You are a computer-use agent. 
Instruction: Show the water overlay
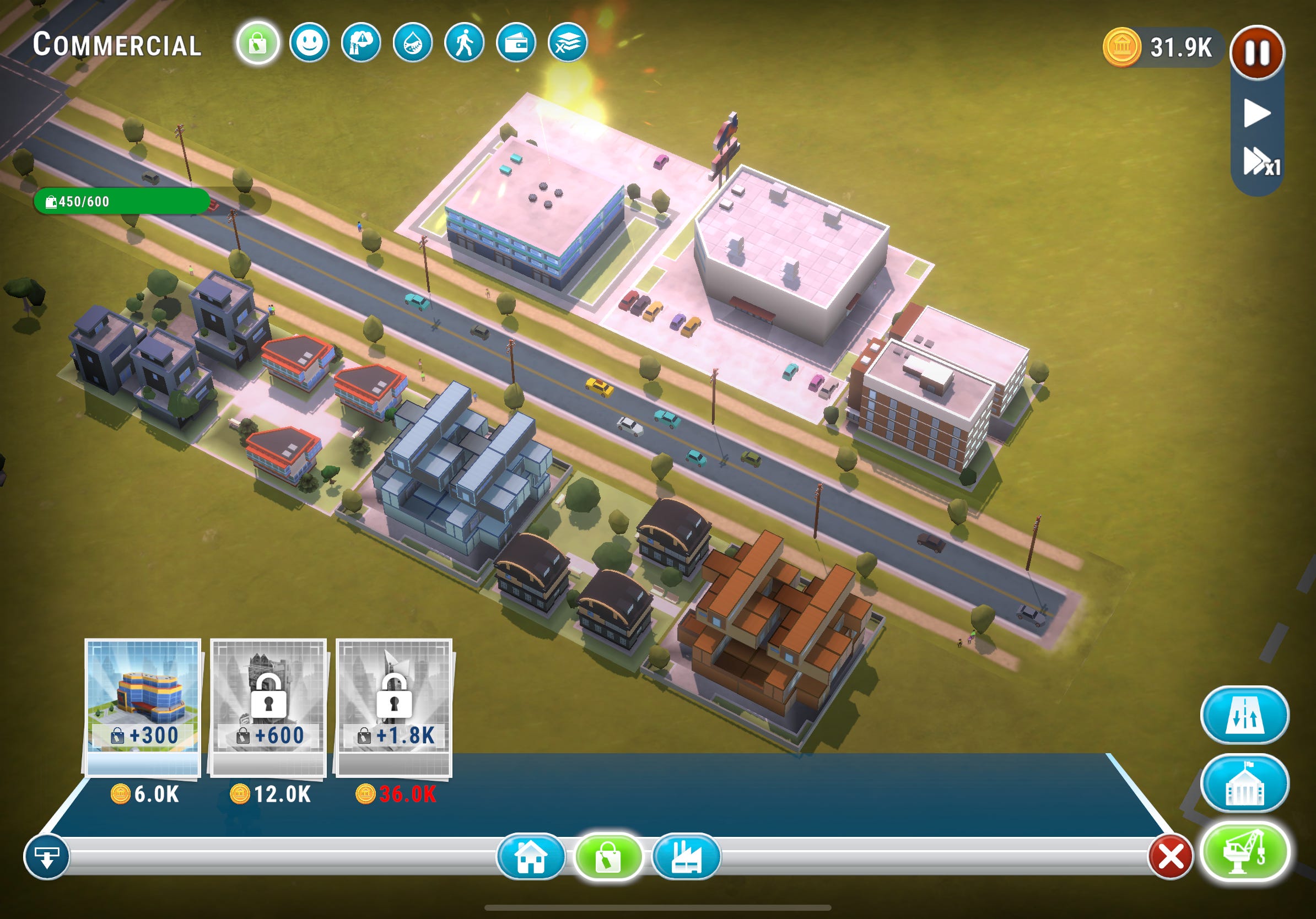[x=412, y=45]
